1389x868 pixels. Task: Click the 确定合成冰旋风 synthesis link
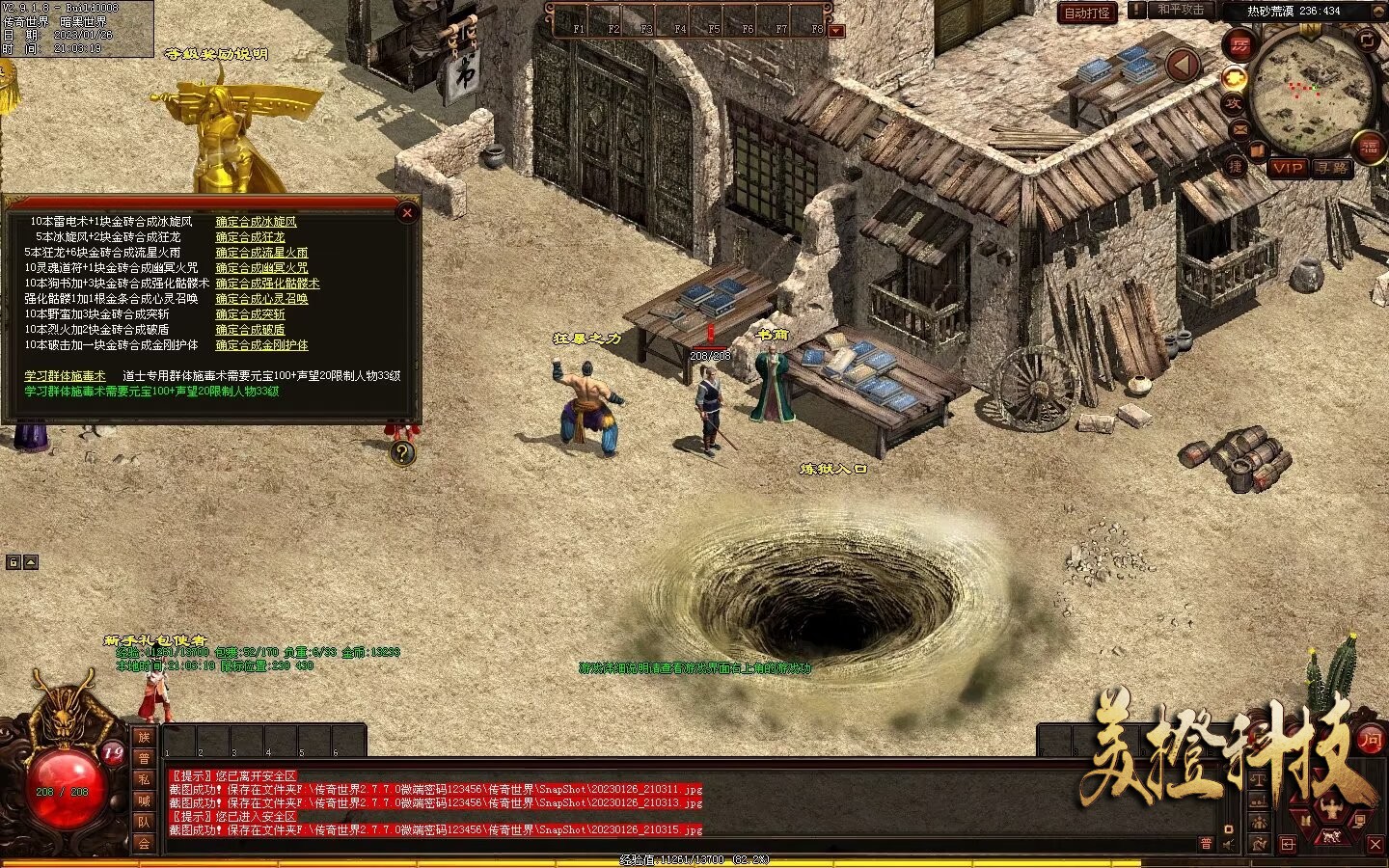pyautogui.click(x=256, y=222)
